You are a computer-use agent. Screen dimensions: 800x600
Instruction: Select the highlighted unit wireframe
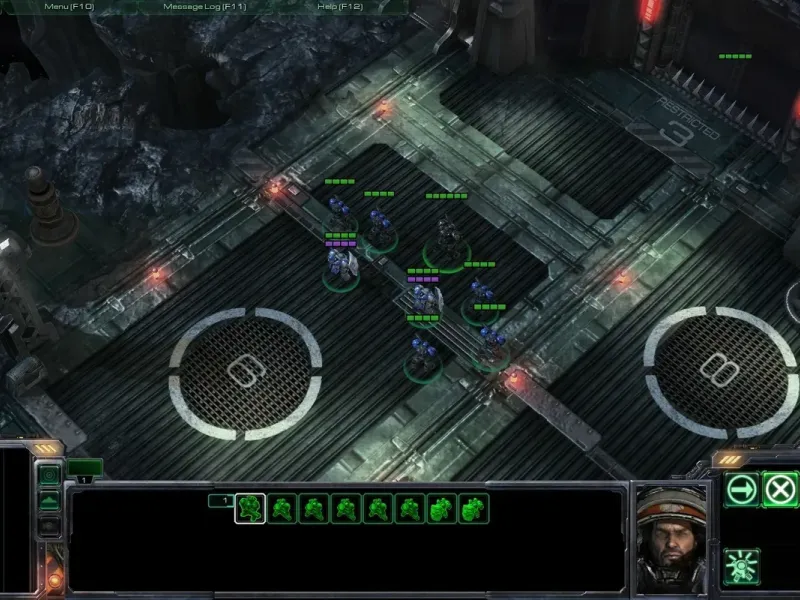pos(250,509)
